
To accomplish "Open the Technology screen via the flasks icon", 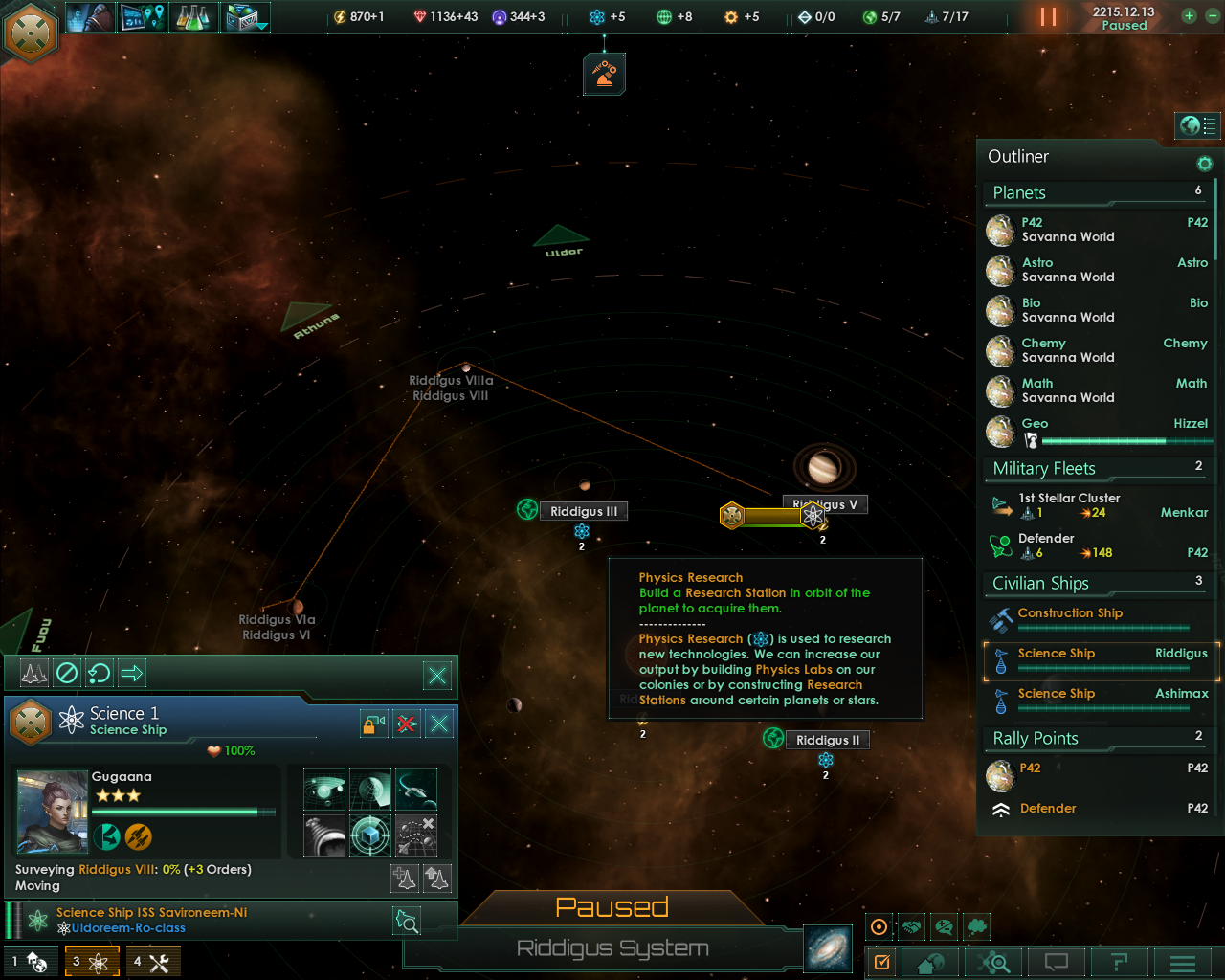I will (194, 16).
